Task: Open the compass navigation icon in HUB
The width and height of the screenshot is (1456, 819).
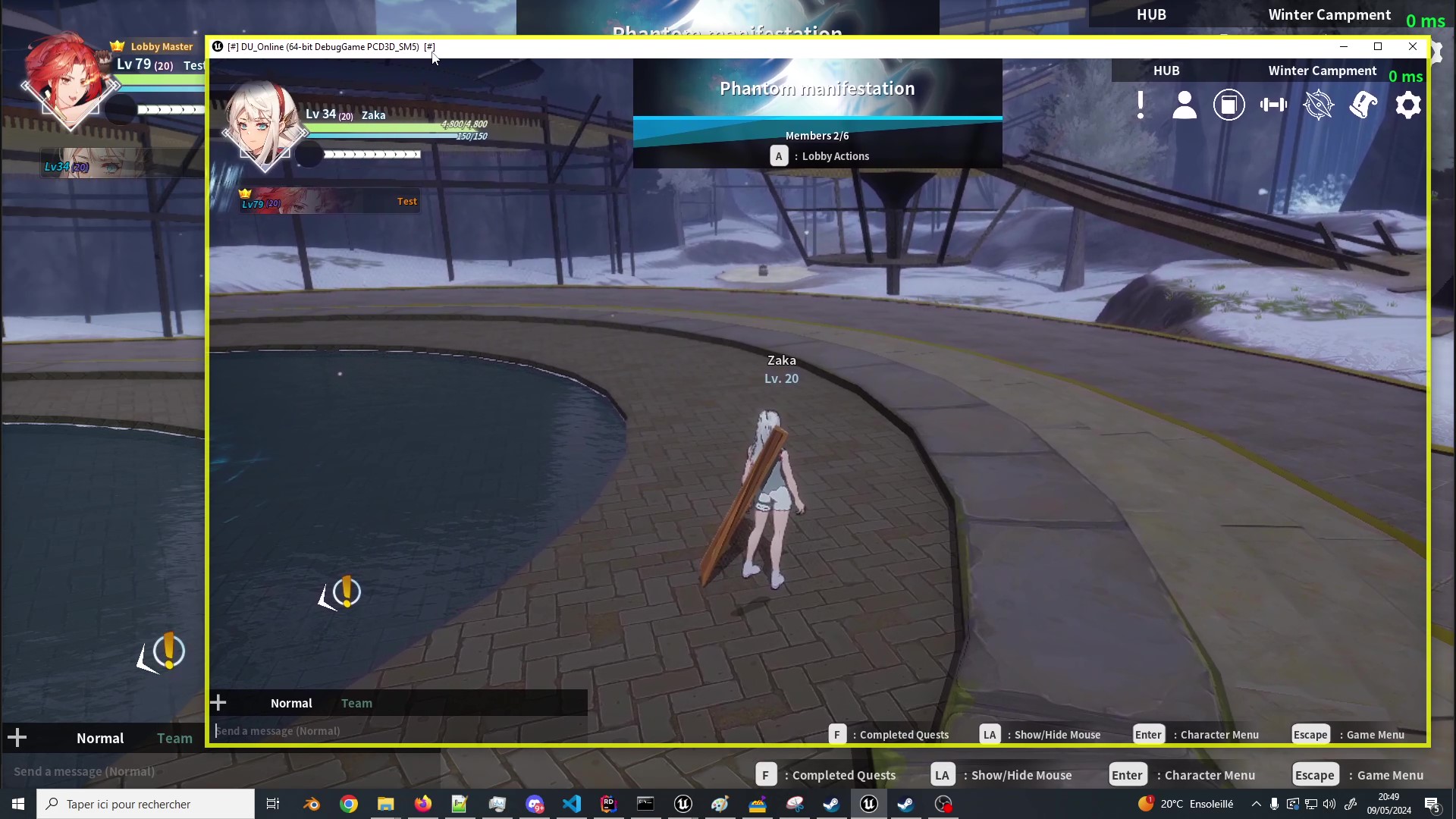Action: [x=1319, y=105]
